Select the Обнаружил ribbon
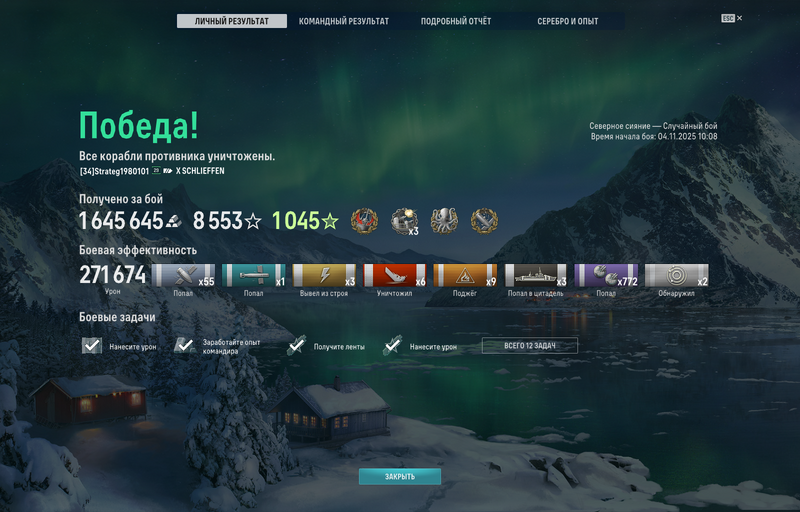Image resolution: width=800 pixels, height=512 pixels. pos(676,276)
